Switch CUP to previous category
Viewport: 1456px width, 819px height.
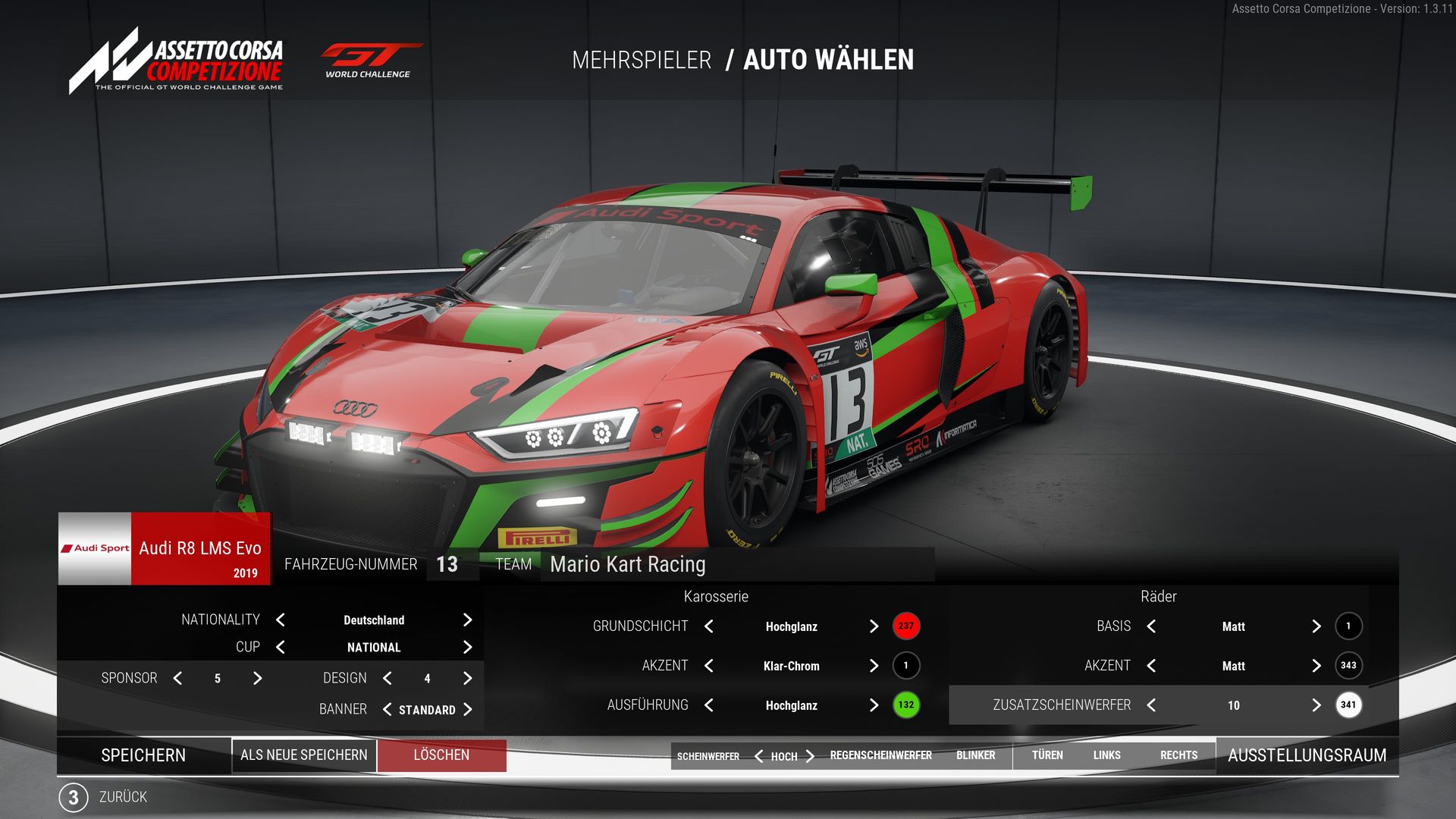[x=281, y=648]
